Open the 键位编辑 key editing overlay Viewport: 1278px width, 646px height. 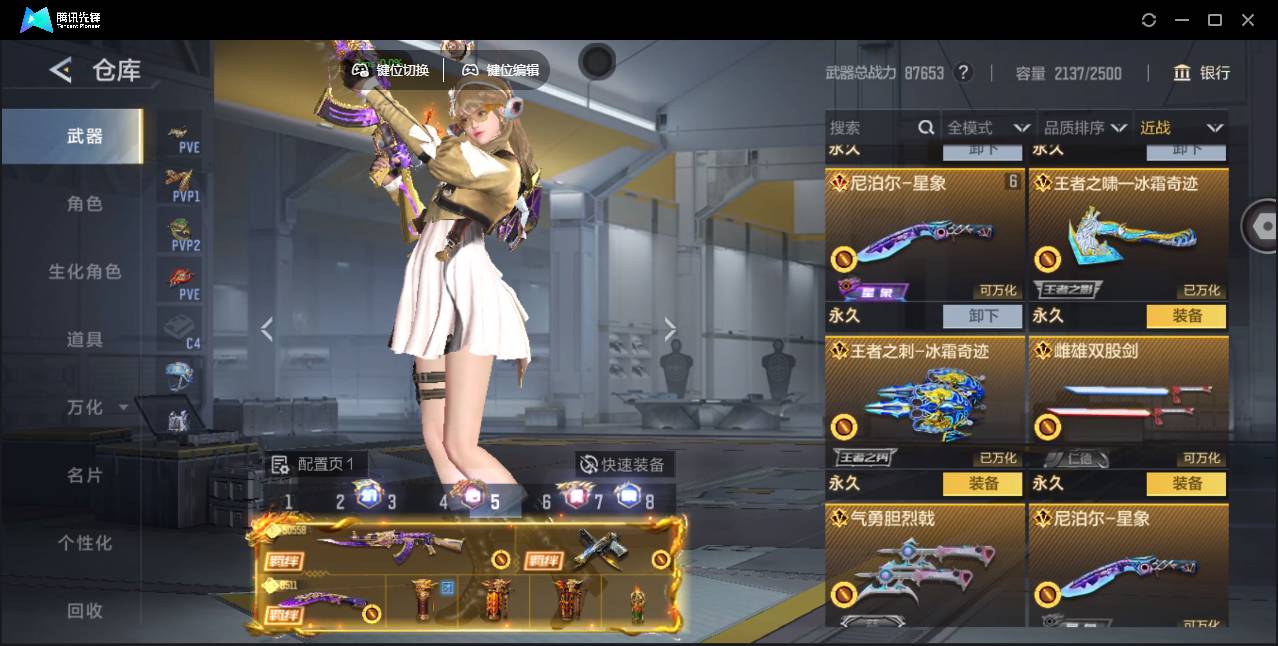tap(501, 70)
